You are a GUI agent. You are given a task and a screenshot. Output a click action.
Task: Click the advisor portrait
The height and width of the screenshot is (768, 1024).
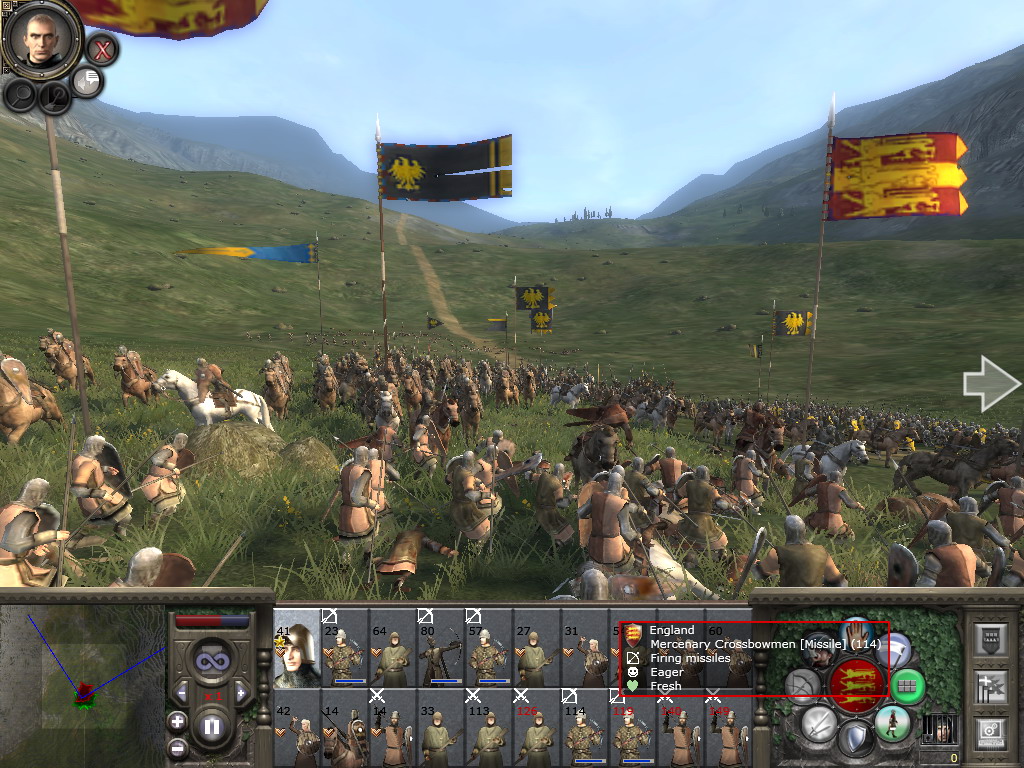pos(41,37)
